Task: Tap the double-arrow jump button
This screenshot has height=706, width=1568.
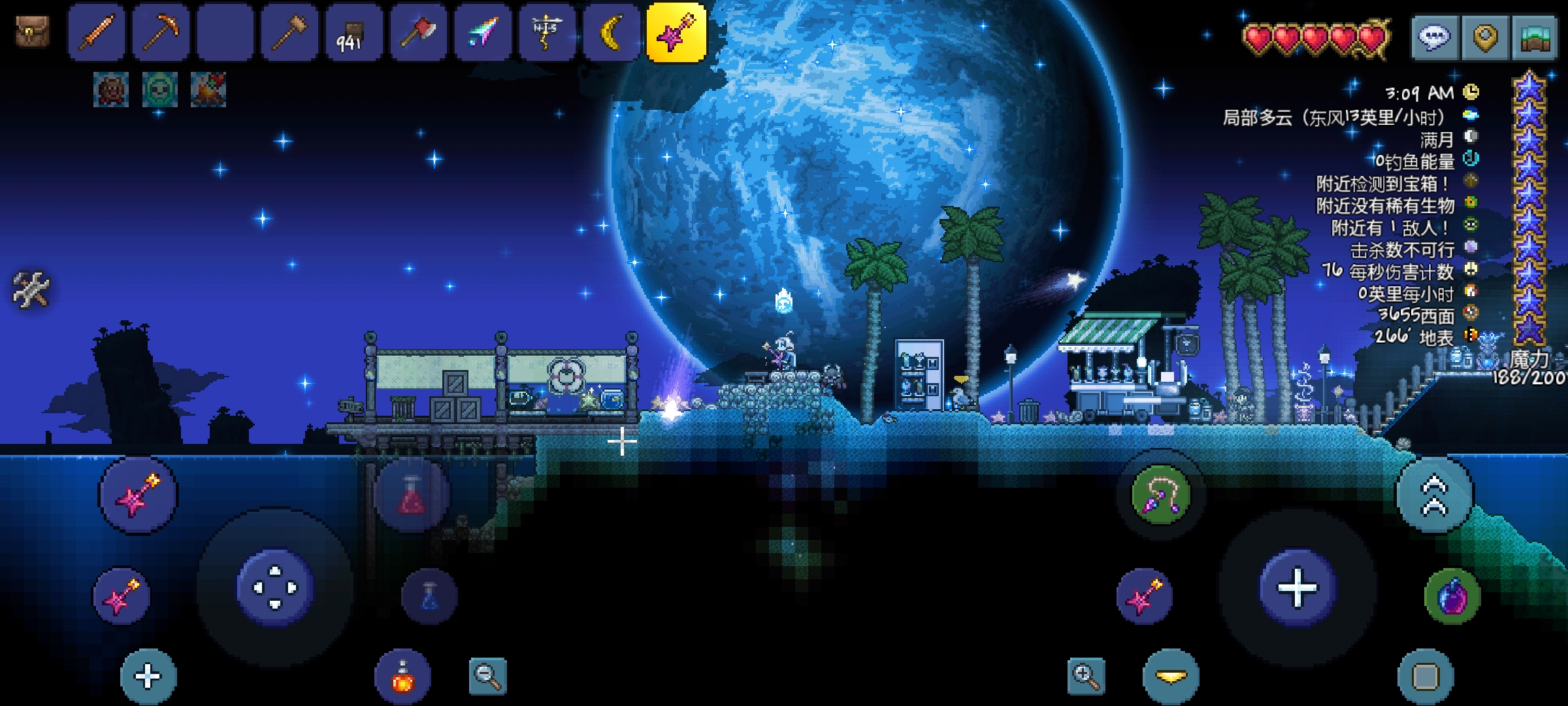Action: coord(1435,495)
